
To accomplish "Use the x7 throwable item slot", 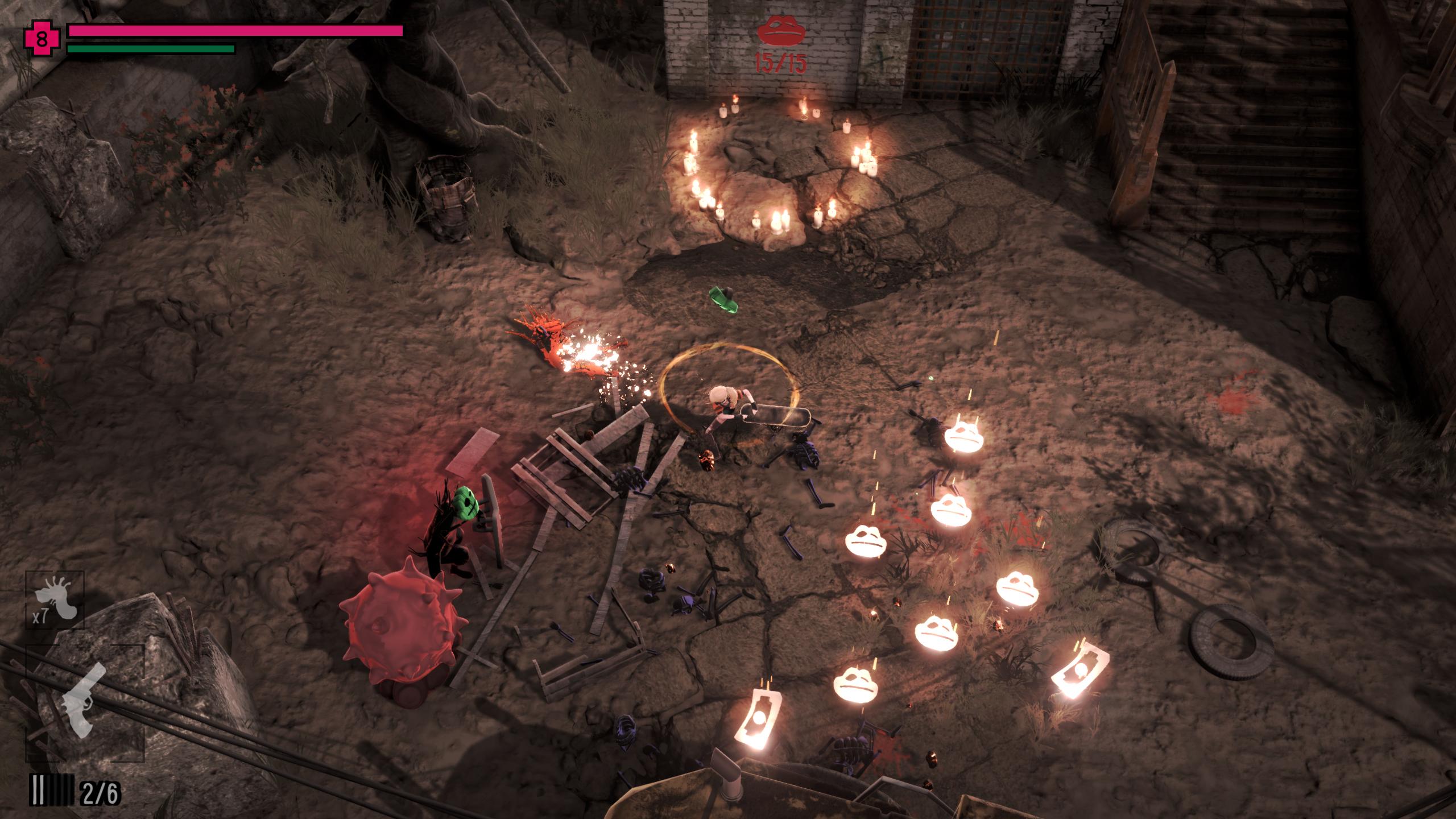I will [55, 599].
